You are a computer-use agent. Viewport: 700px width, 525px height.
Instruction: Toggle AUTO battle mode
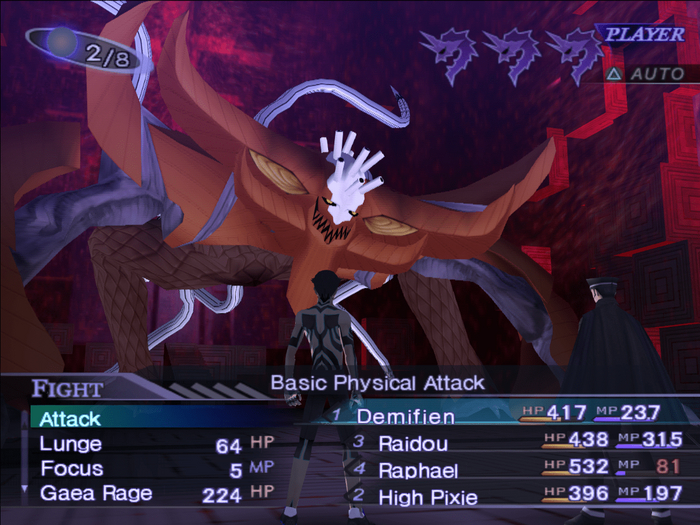[x=646, y=74]
